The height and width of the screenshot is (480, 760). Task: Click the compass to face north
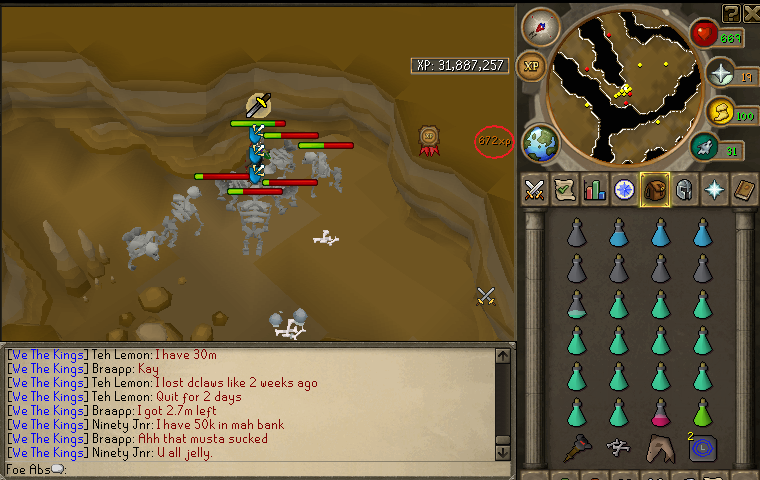(x=540, y=25)
